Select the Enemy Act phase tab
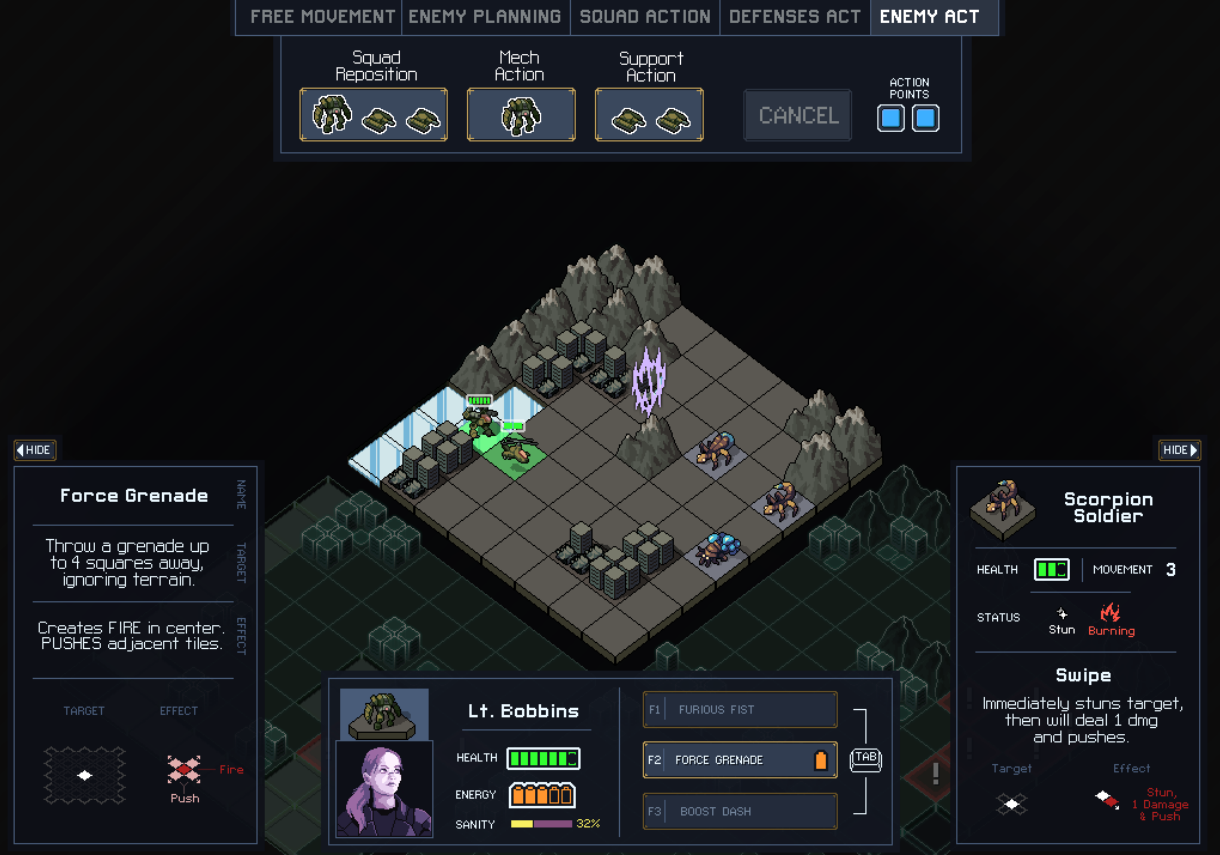The height and width of the screenshot is (855, 1220). tap(930, 17)
